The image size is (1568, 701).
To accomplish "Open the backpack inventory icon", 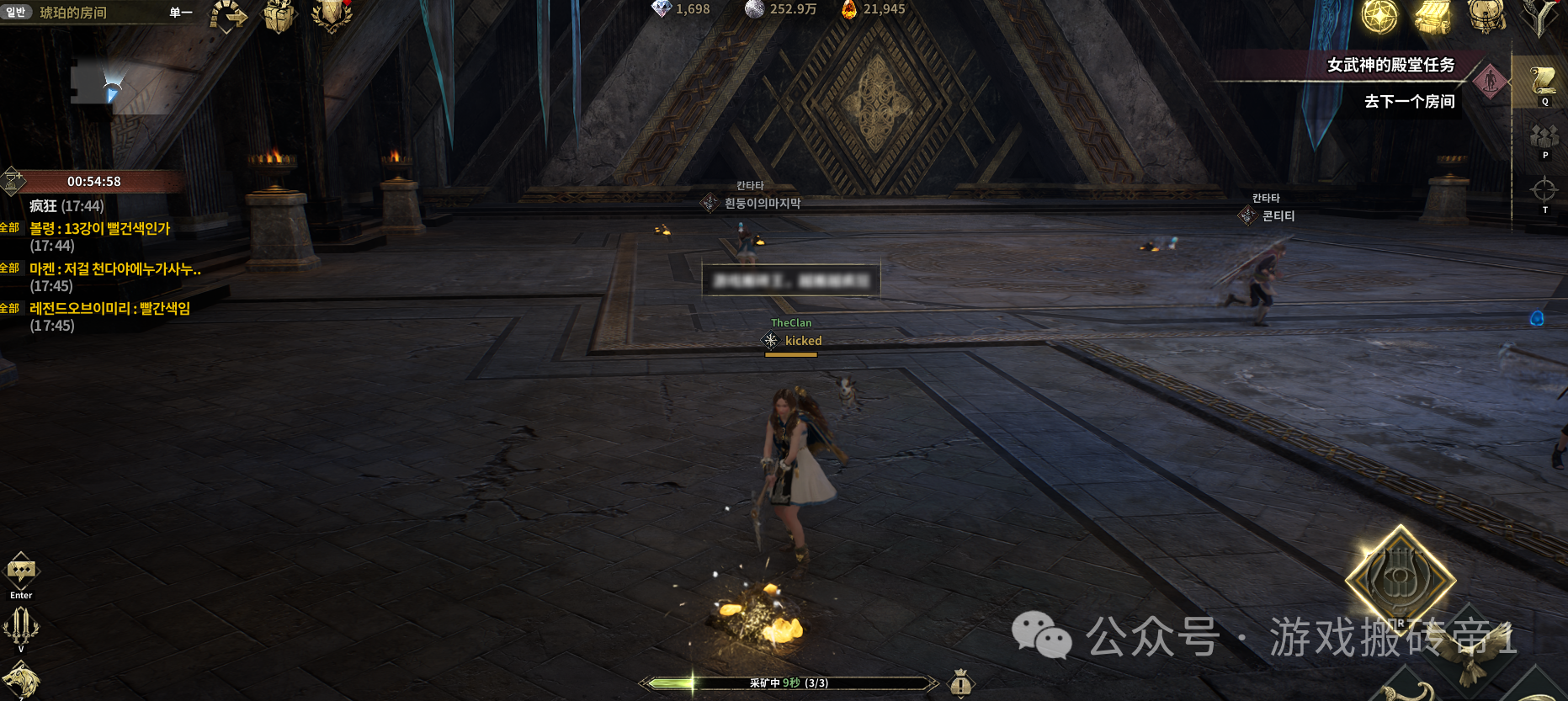I will pyautogui.click(x=1486, y=16).
